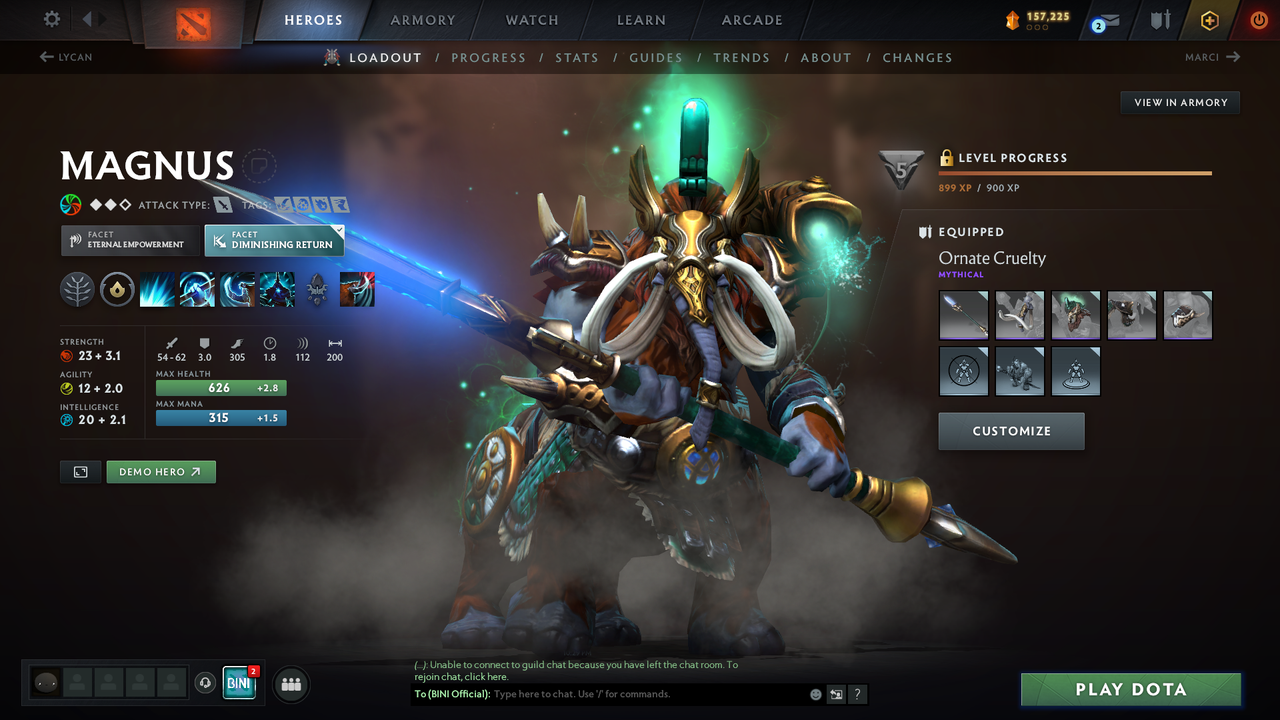Select the Ornate Cruelty weapon thumbnail
The image size is (1280, 720).
(x=963, y=314)
